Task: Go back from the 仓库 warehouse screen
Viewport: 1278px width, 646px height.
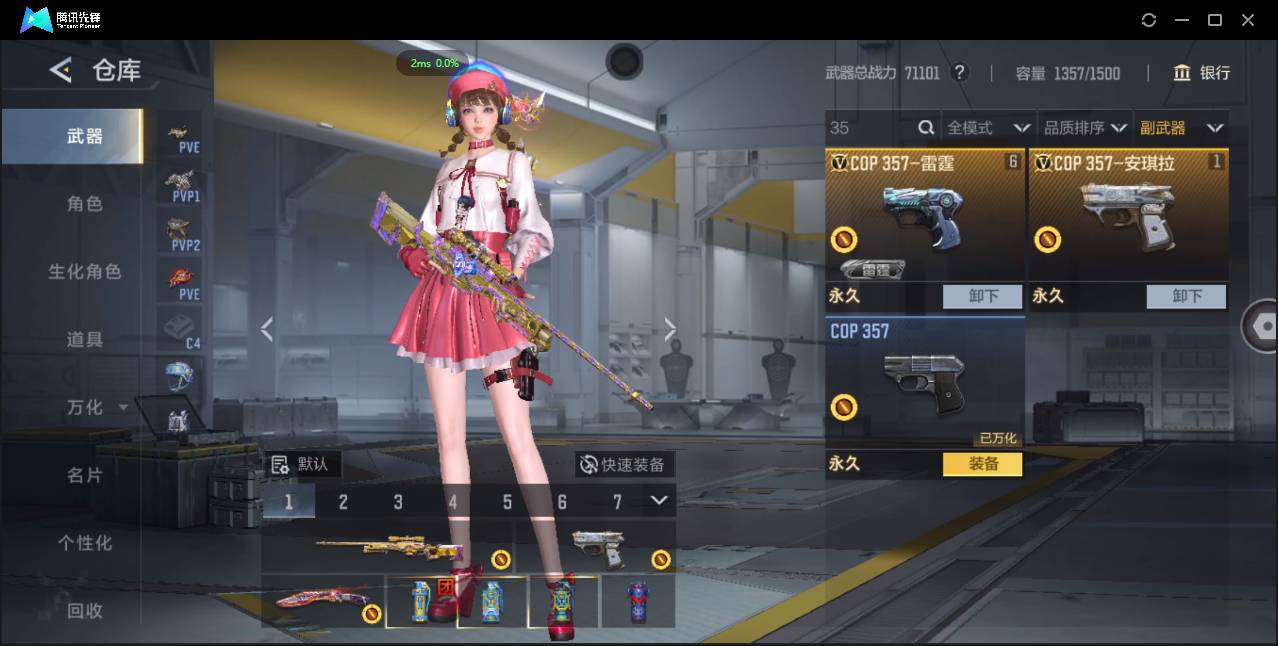Action: (61, 70)
